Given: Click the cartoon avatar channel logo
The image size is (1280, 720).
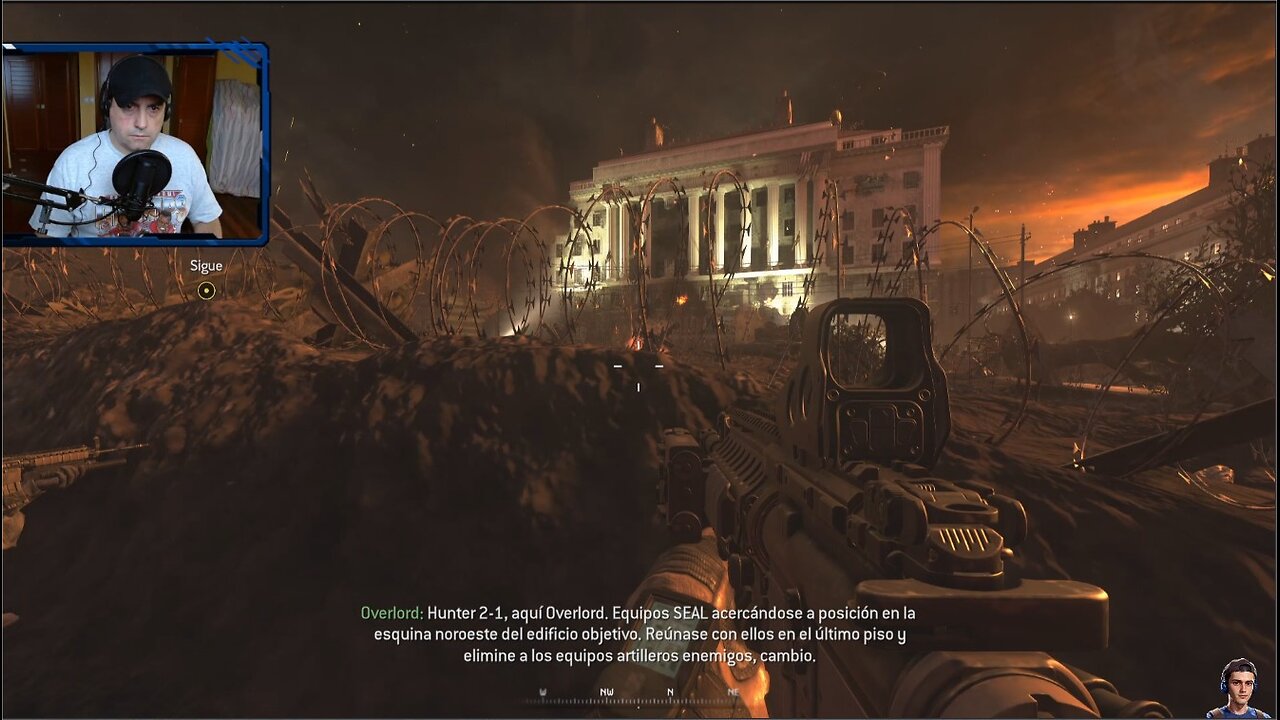Looking at the screenshot, I should (x=1238, y=688).
